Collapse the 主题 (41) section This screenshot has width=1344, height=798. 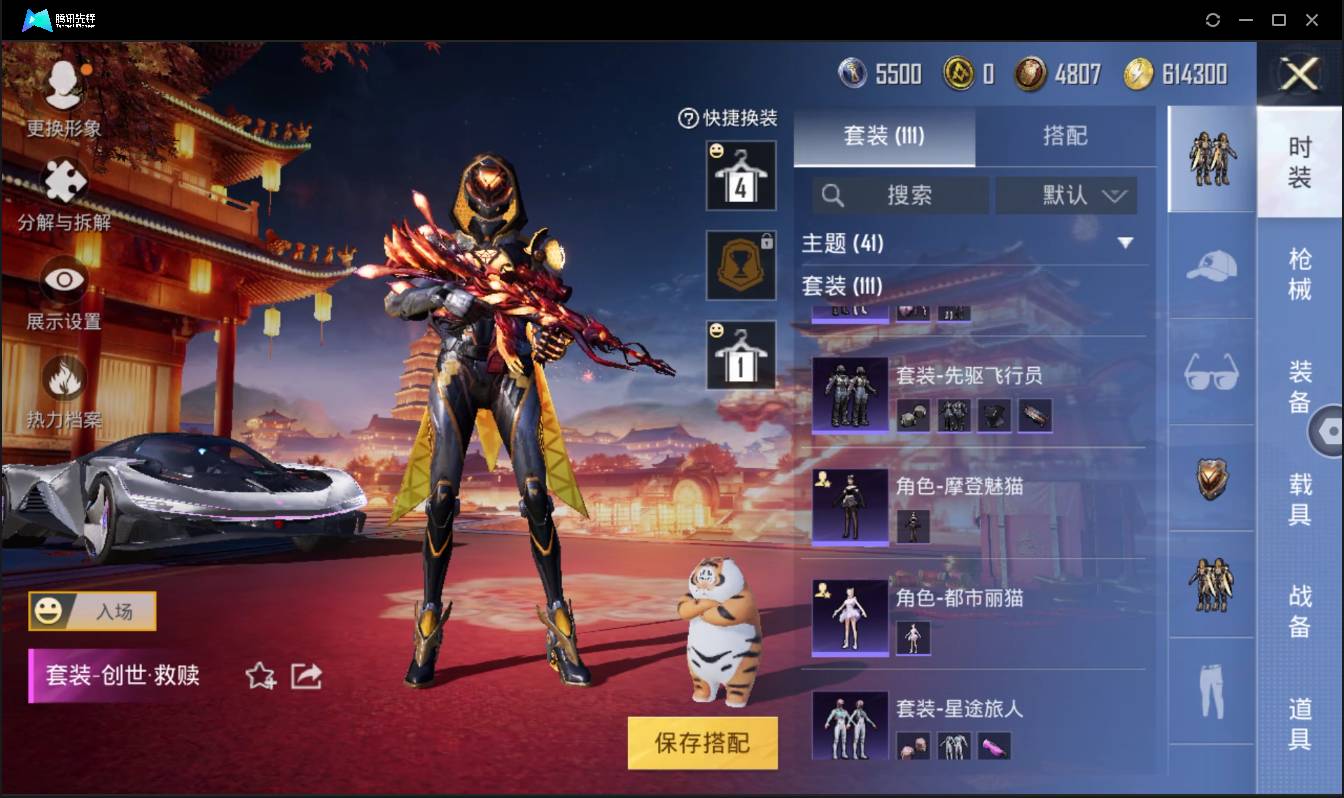click(x=1126, y=243)
